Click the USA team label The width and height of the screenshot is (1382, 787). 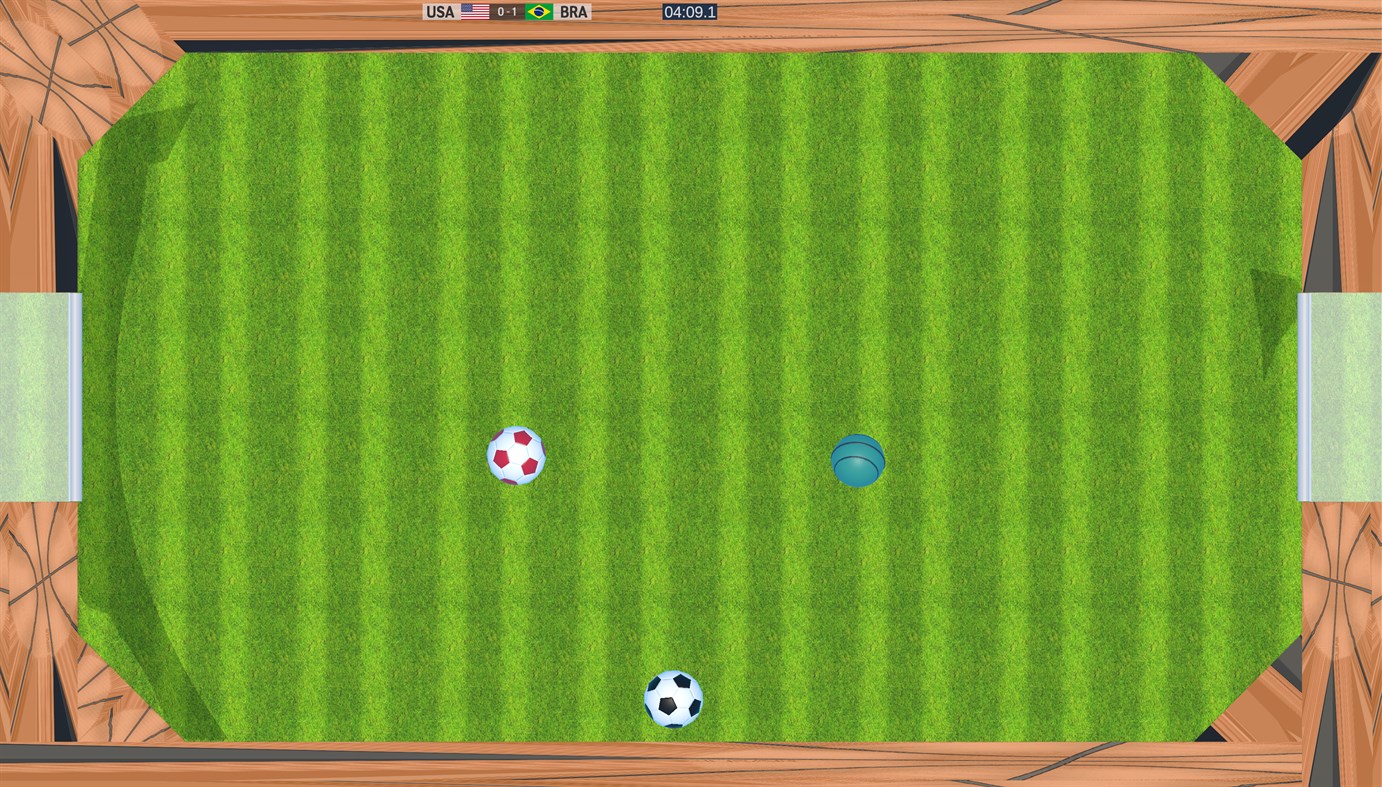click(438, 11)
